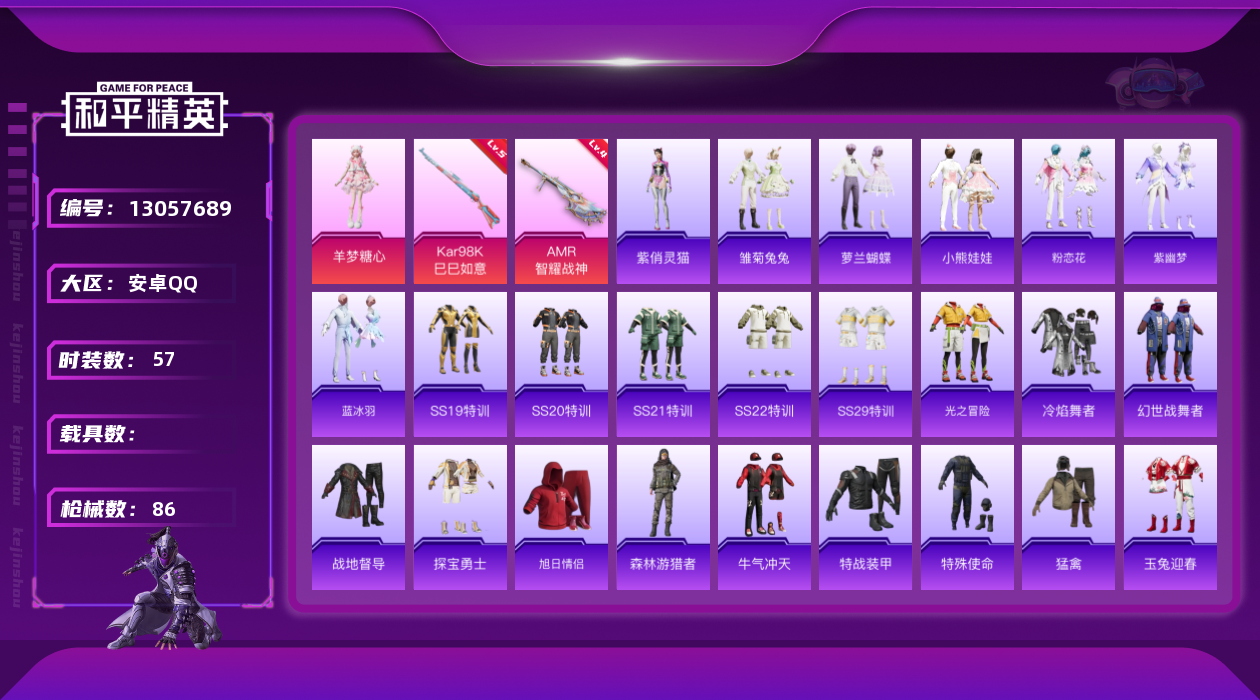Pick the 雏菊兔兔 costume card
Viewport: 1260px width, 700px height.
pyautogui.click(x=764, y=210)
